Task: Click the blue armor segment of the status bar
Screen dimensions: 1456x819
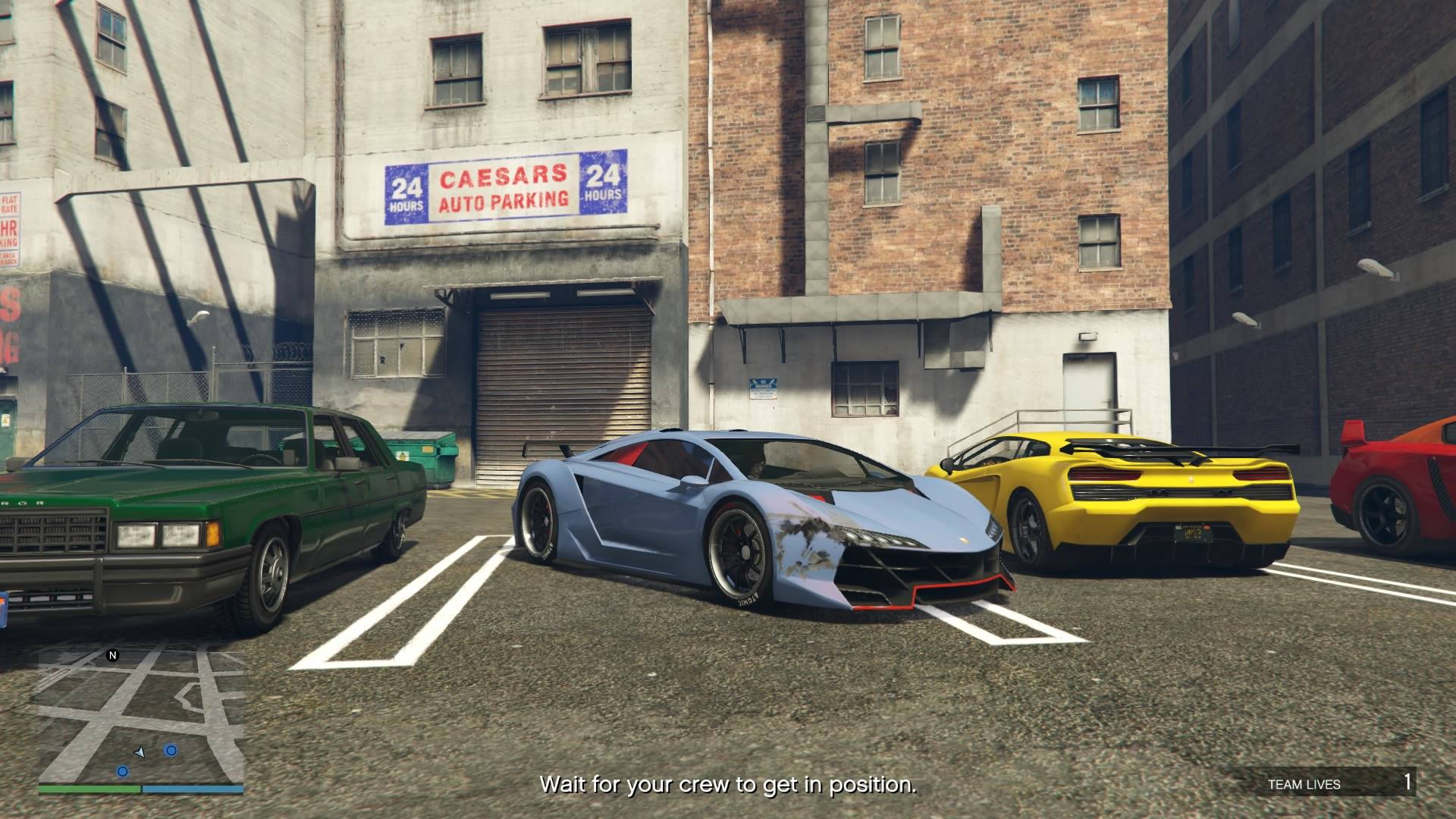Action: pos(191,789)
